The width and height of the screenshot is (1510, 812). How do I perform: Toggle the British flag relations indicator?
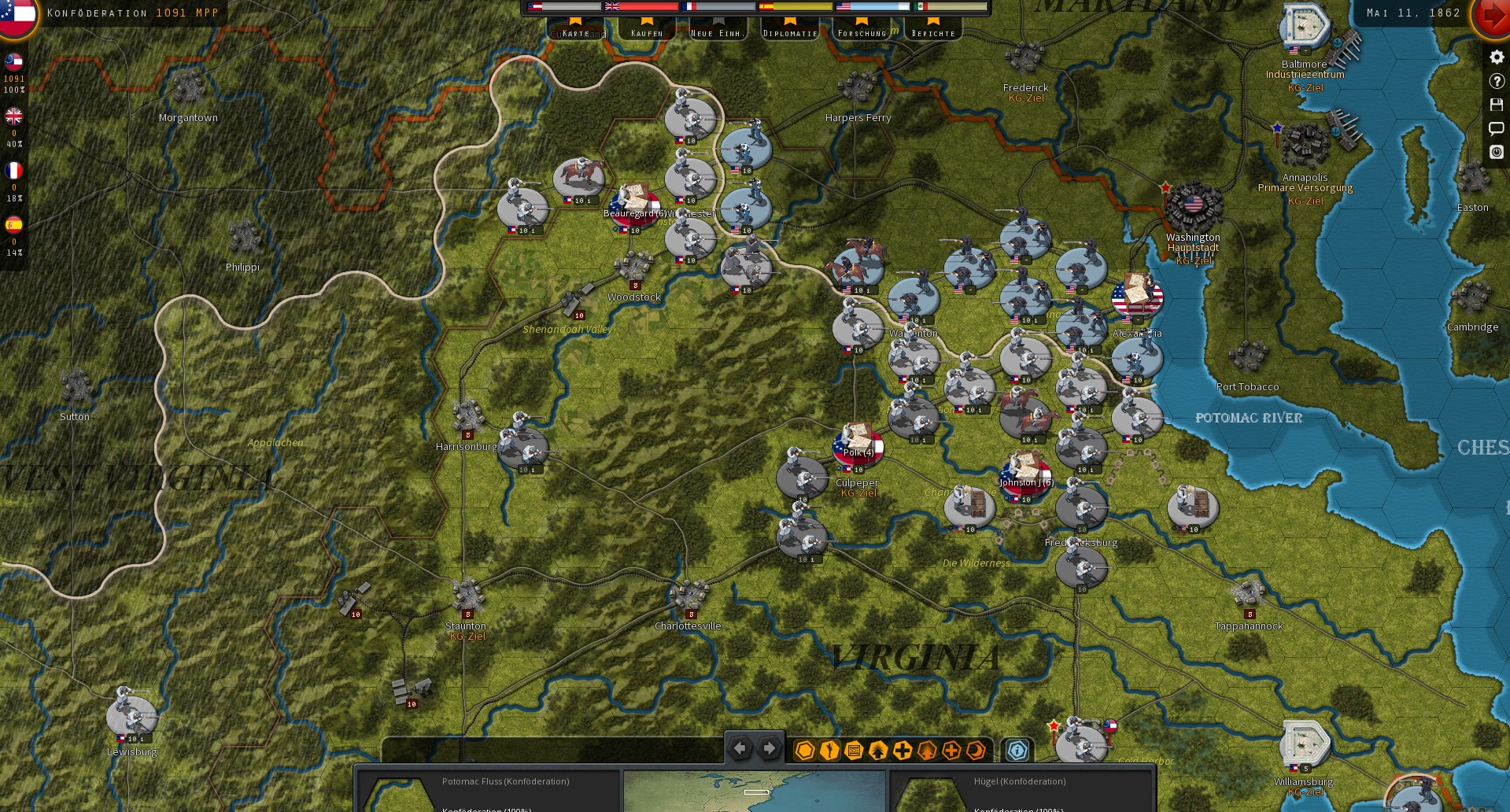pyautogui.click(x=13, y=116)
